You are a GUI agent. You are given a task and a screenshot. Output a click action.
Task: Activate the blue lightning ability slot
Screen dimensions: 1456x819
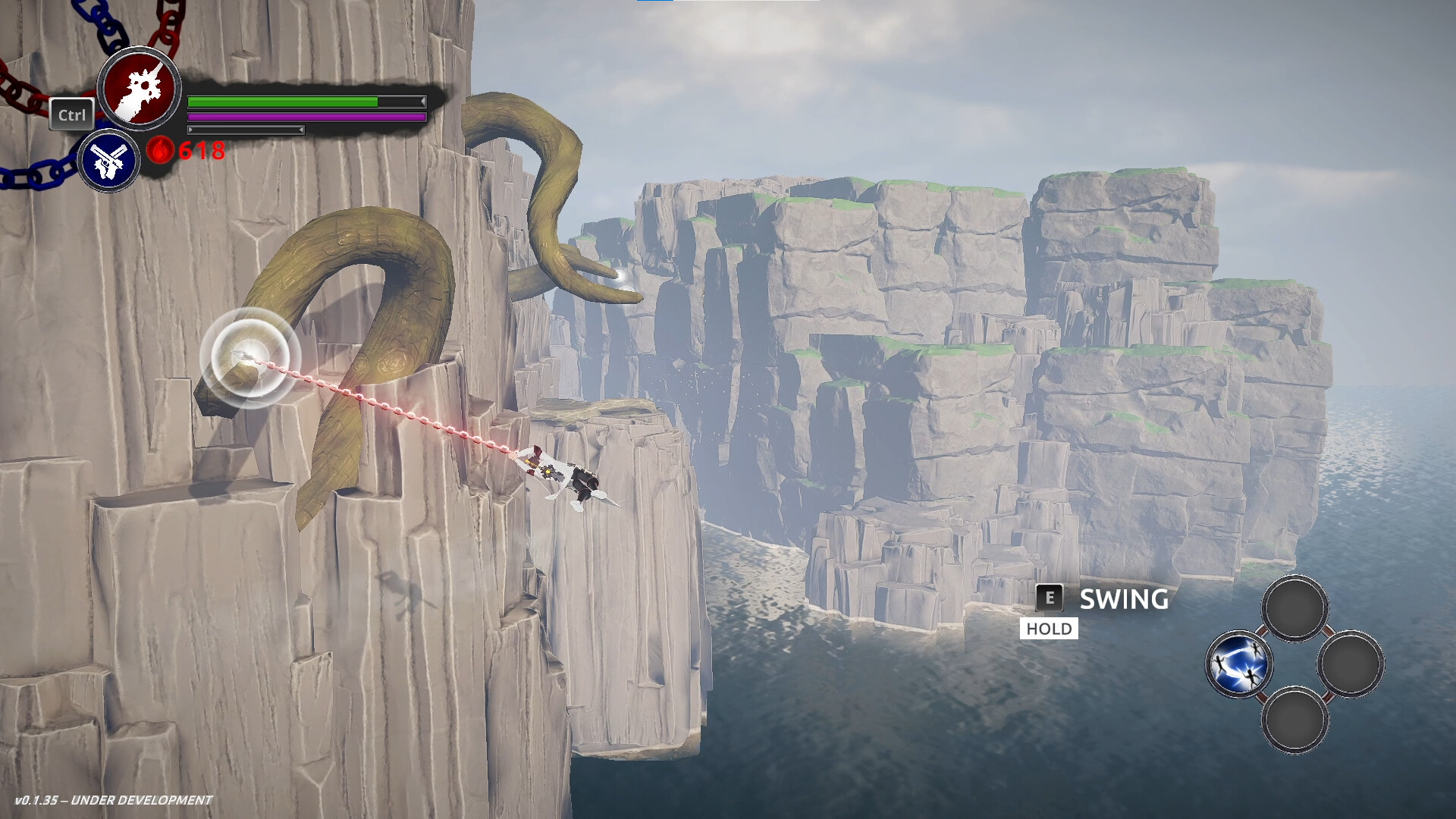pyautogui.click(x=1238, y=664)
